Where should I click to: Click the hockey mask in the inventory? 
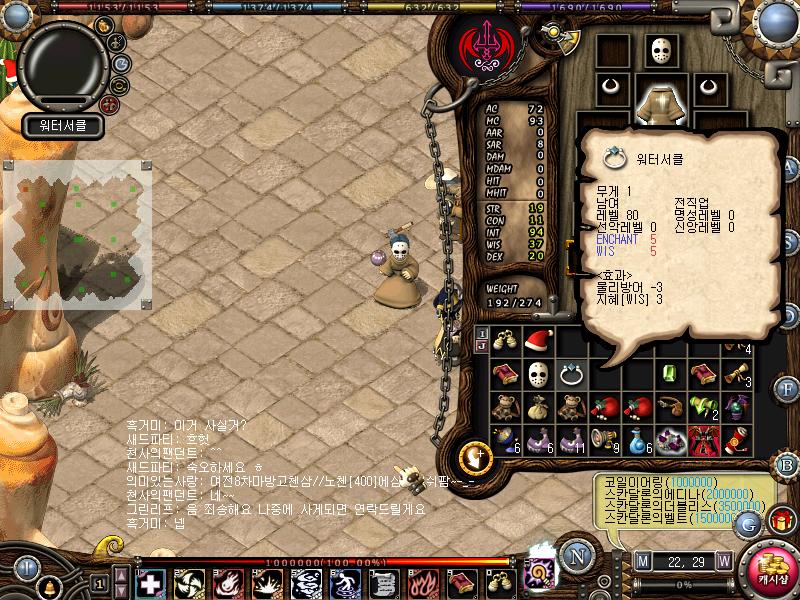pyautogui.click(x=538, y=375)
